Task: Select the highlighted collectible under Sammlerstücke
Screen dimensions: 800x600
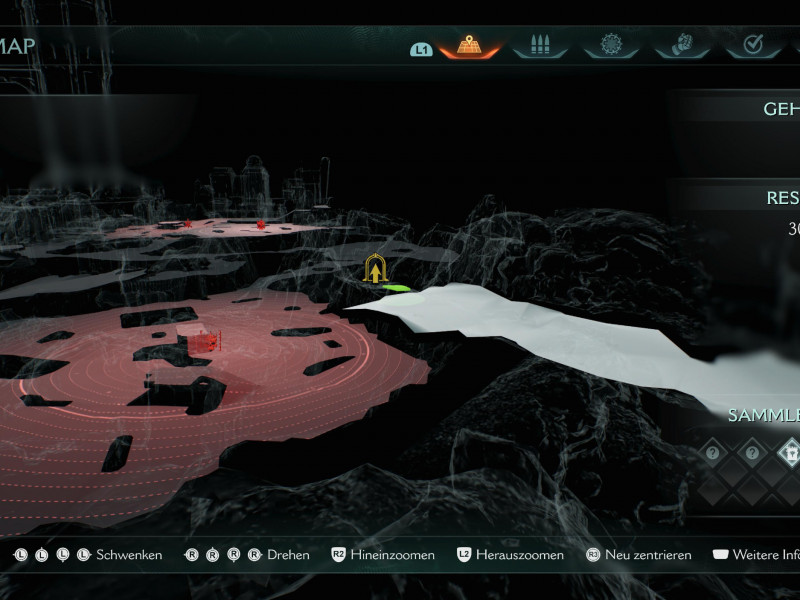Action: point(789,452)
